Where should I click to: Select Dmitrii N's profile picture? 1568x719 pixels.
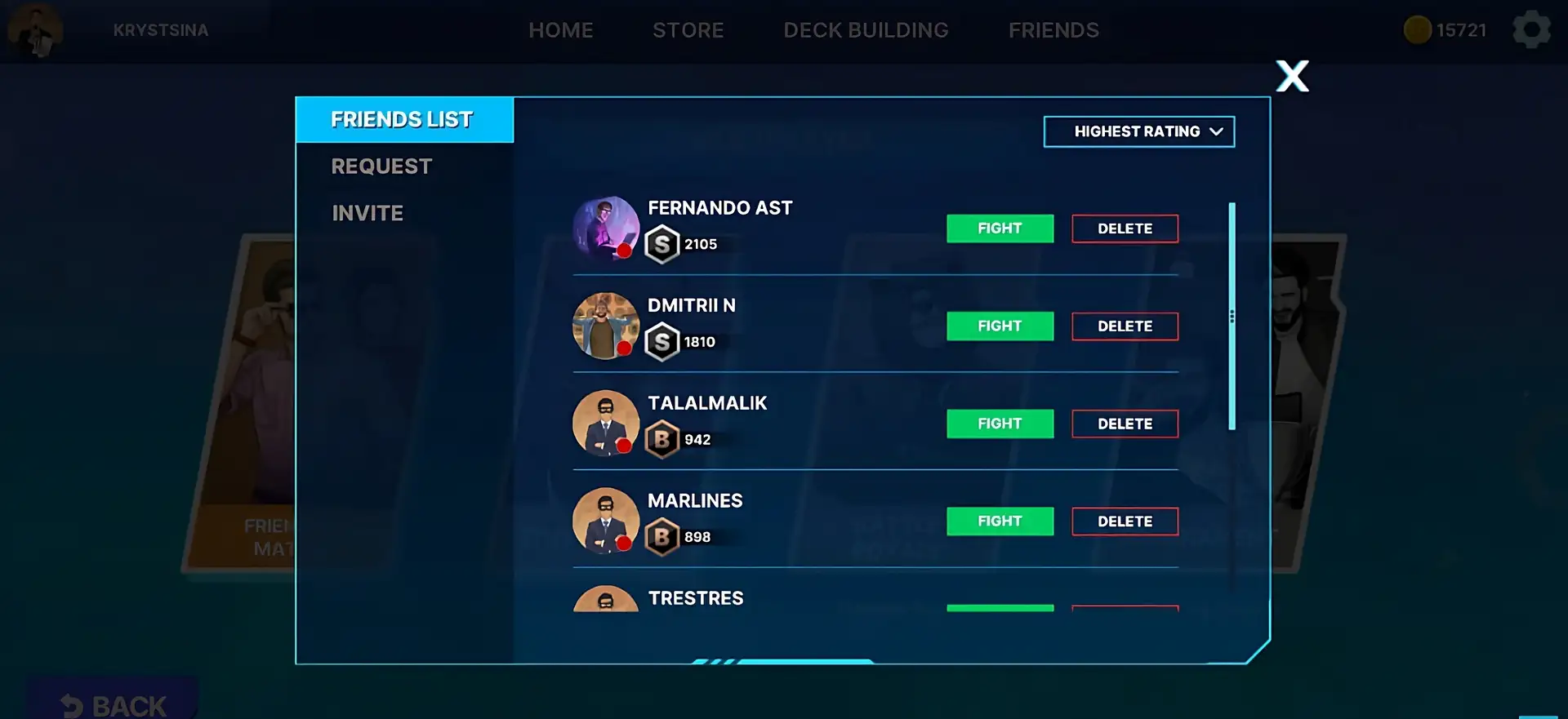[605, 326]
